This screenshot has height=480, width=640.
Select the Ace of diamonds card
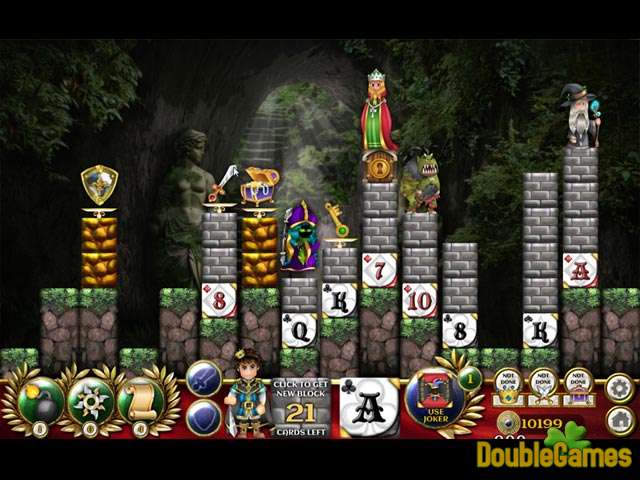pyautogui.click(x=579, y=269)
